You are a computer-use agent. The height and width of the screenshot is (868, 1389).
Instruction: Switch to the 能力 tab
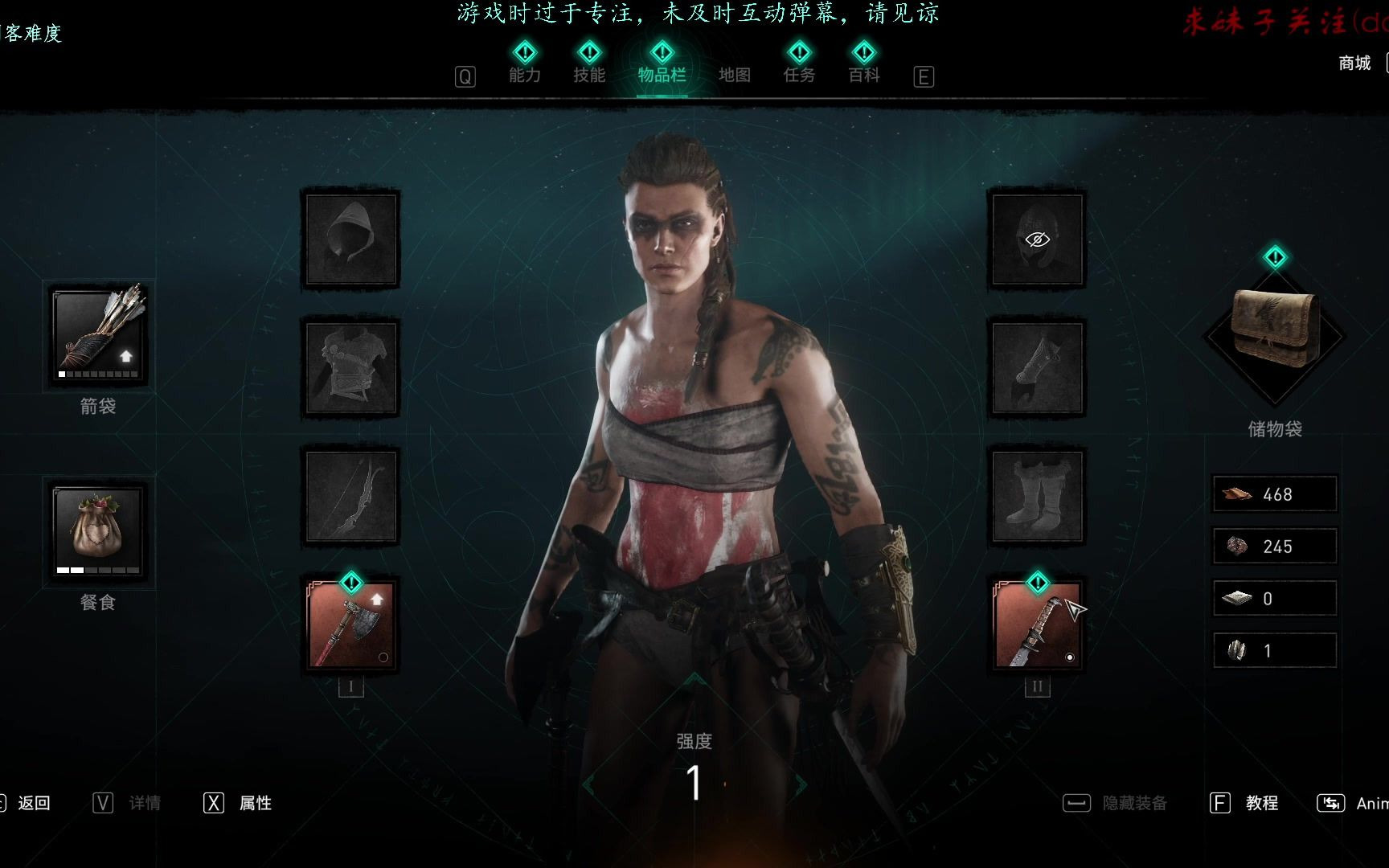tap(524, 74)
